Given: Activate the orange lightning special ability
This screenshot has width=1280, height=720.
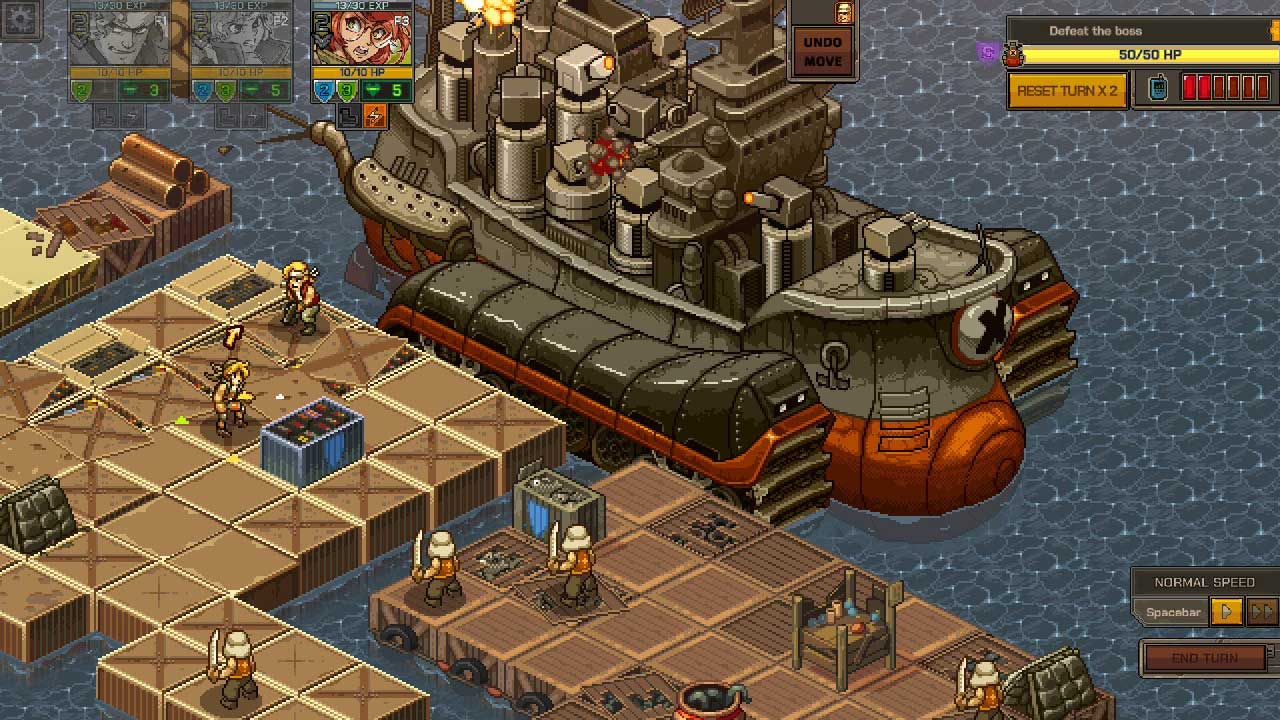Looking at the screenshot, I should (374, 117).
